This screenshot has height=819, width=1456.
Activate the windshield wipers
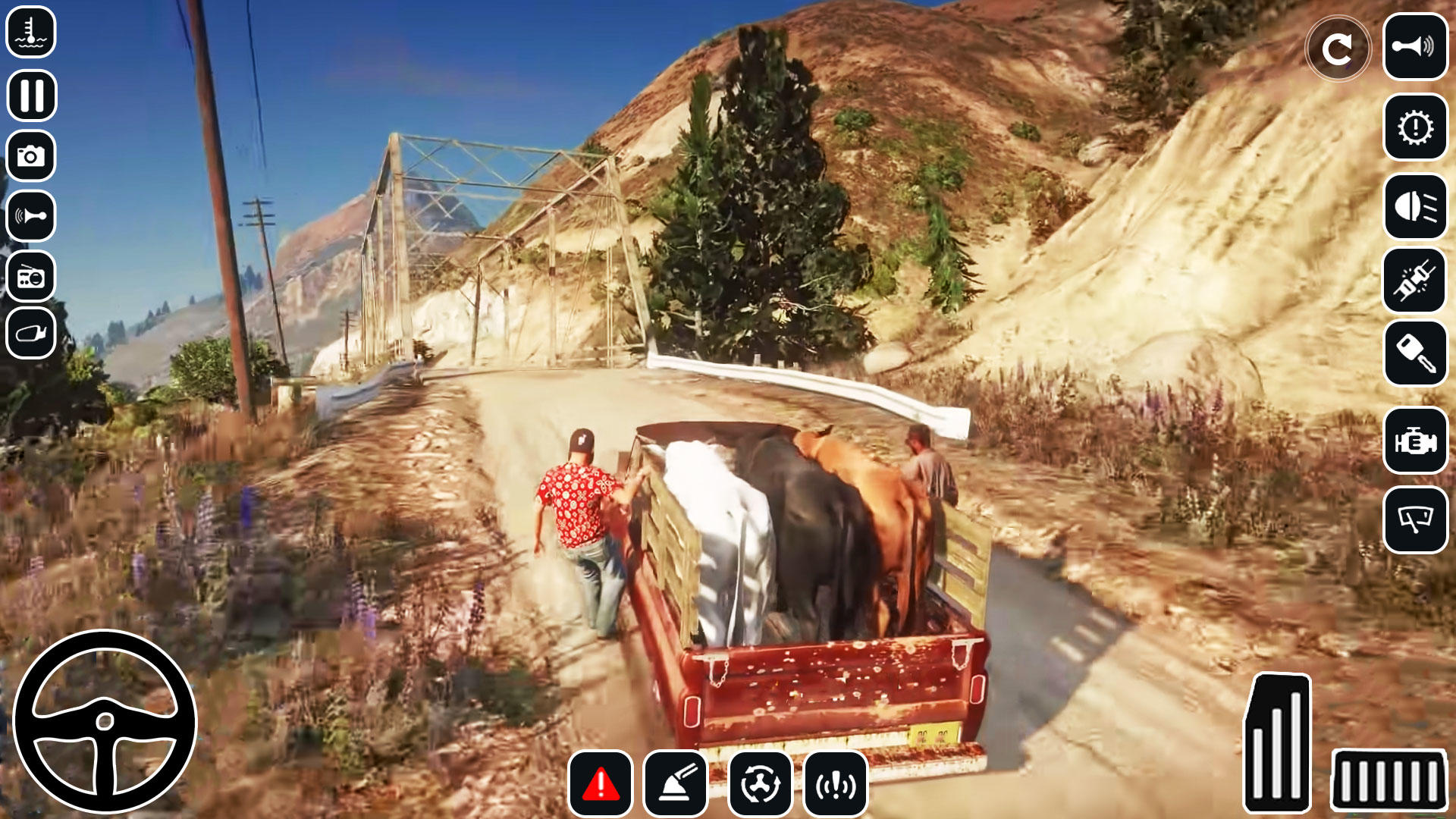[x=1415, y=519]
